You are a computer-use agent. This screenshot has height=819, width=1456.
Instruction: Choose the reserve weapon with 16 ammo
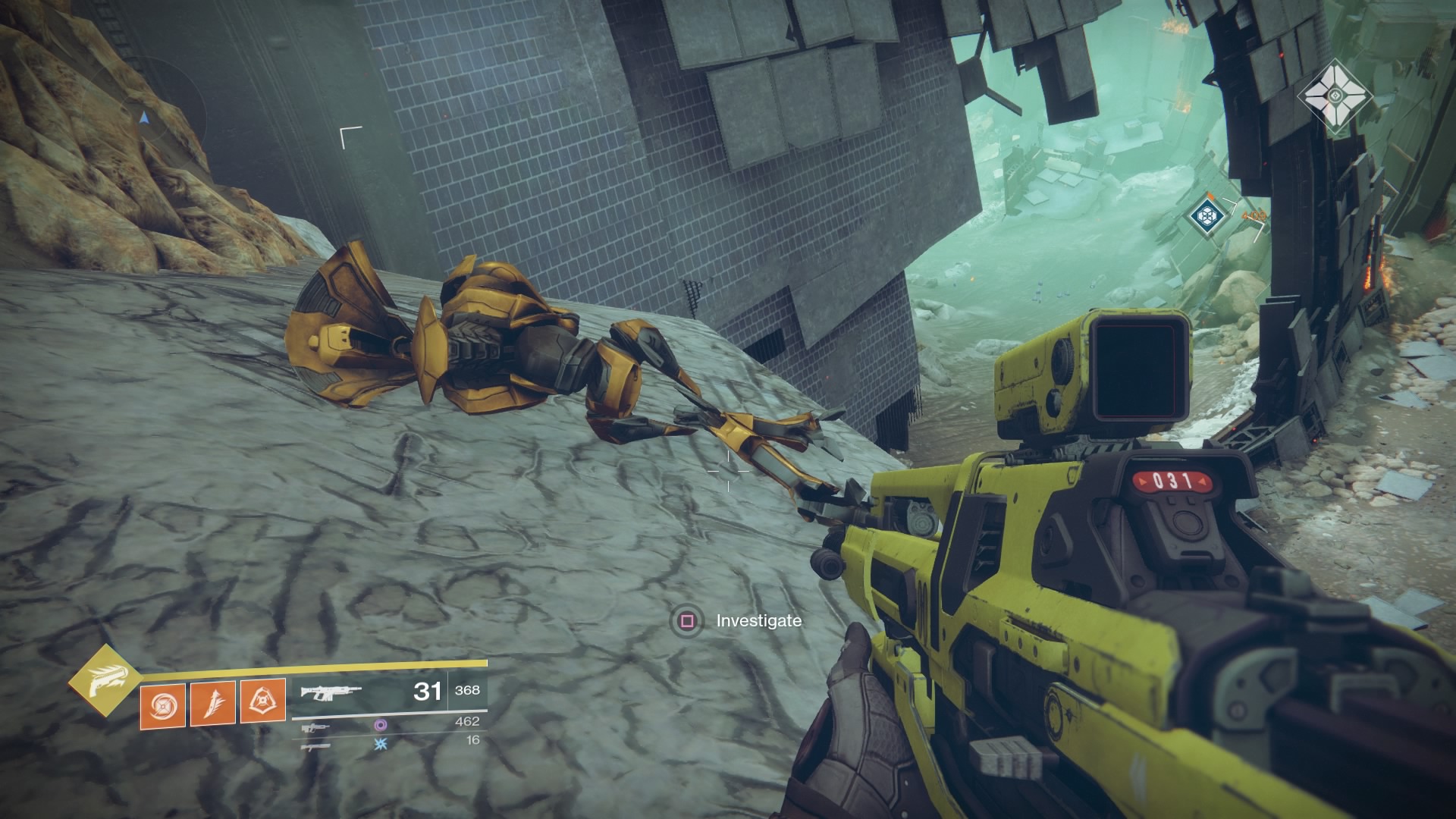[315, 746]
